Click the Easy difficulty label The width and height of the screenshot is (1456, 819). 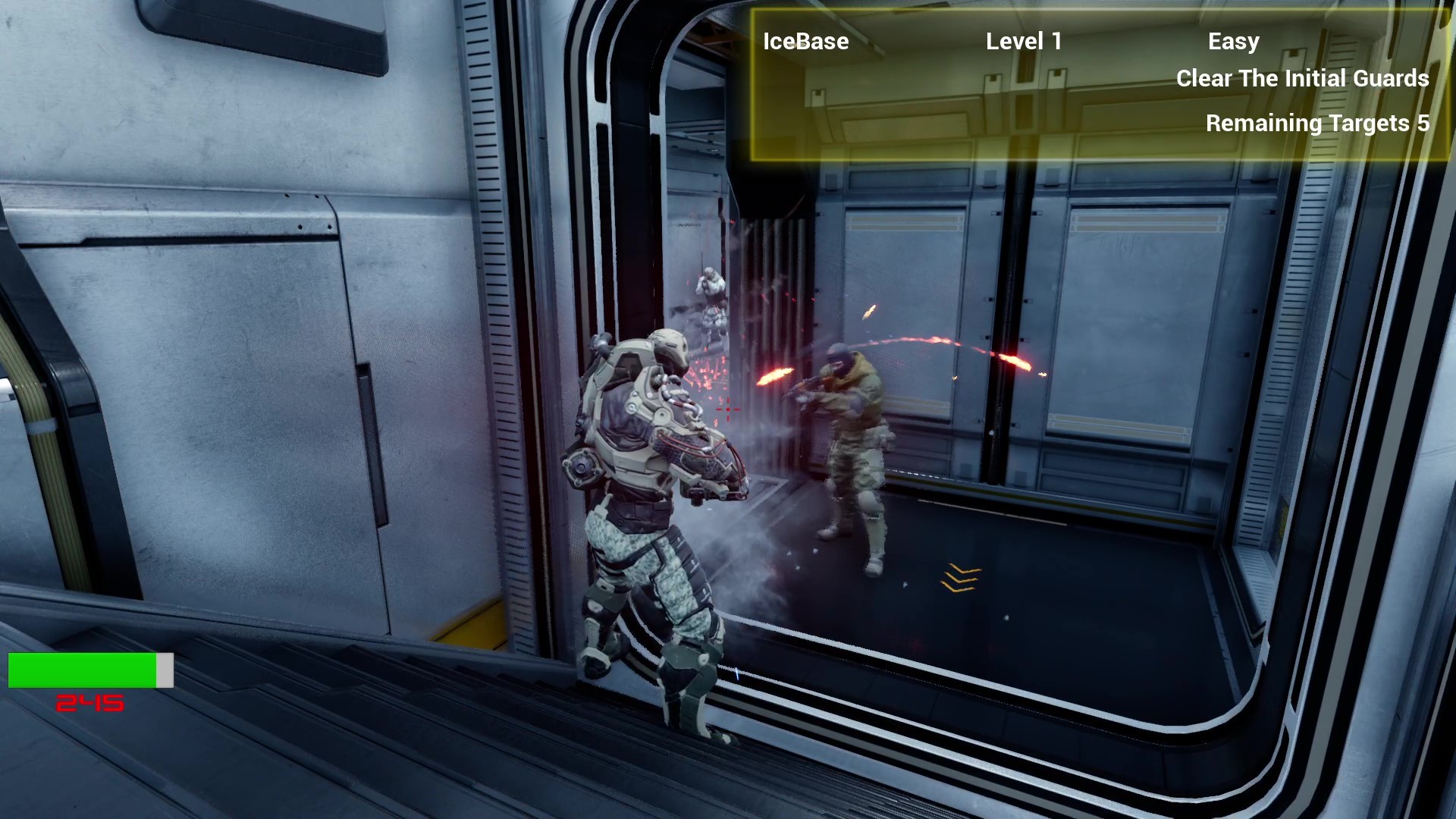(x=1234, y=42)
